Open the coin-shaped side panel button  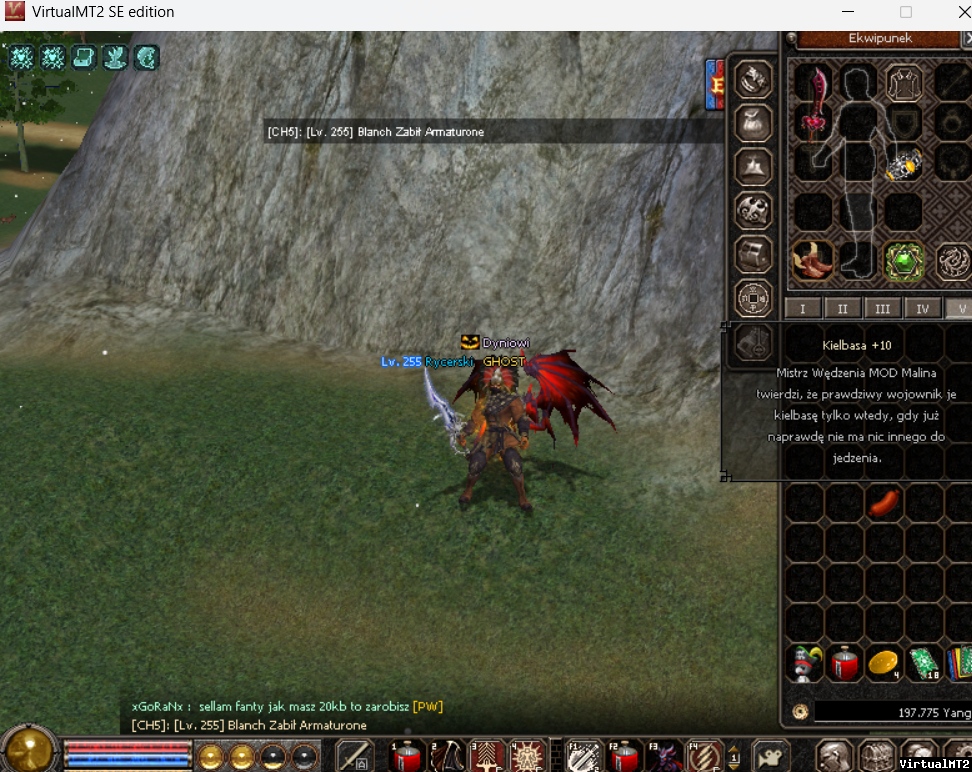[753, 297]
